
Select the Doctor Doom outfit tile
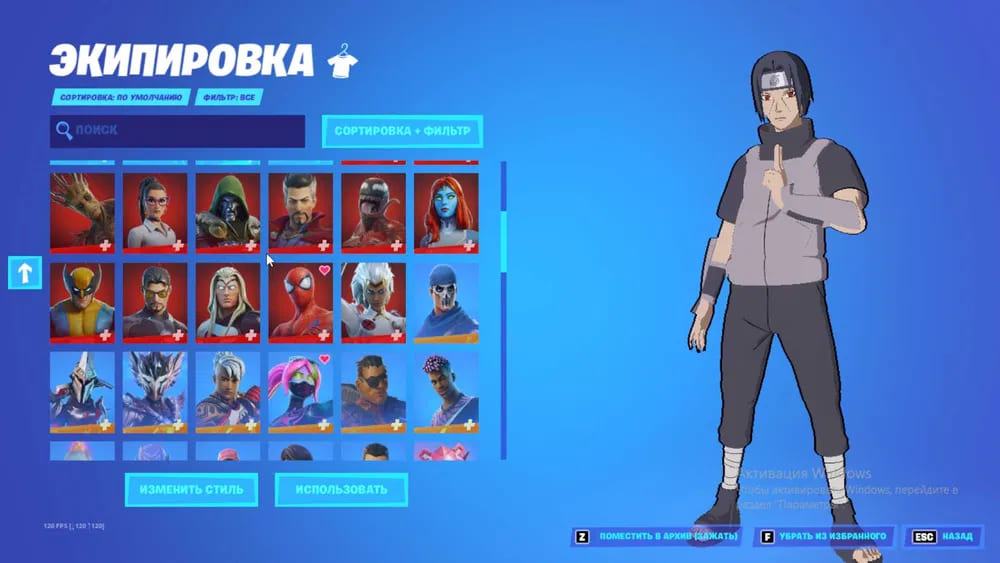click(227, 212)
